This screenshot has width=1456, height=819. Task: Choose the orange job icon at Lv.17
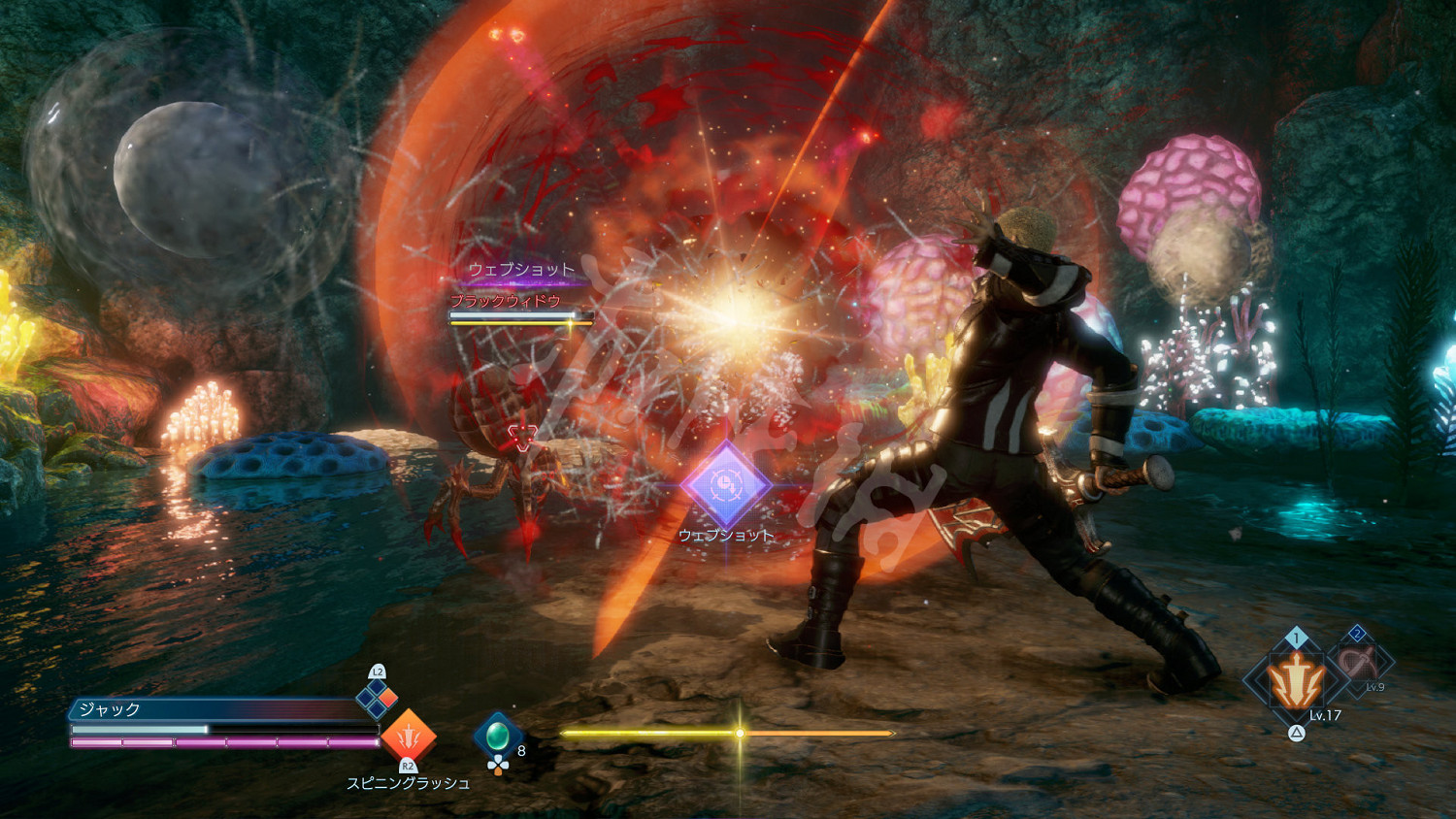(x=1296, y=681)
